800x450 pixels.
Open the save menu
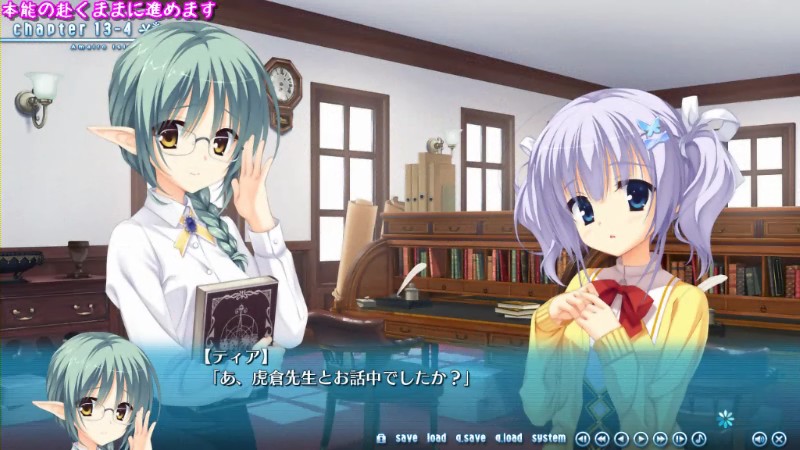pos(406,438)
